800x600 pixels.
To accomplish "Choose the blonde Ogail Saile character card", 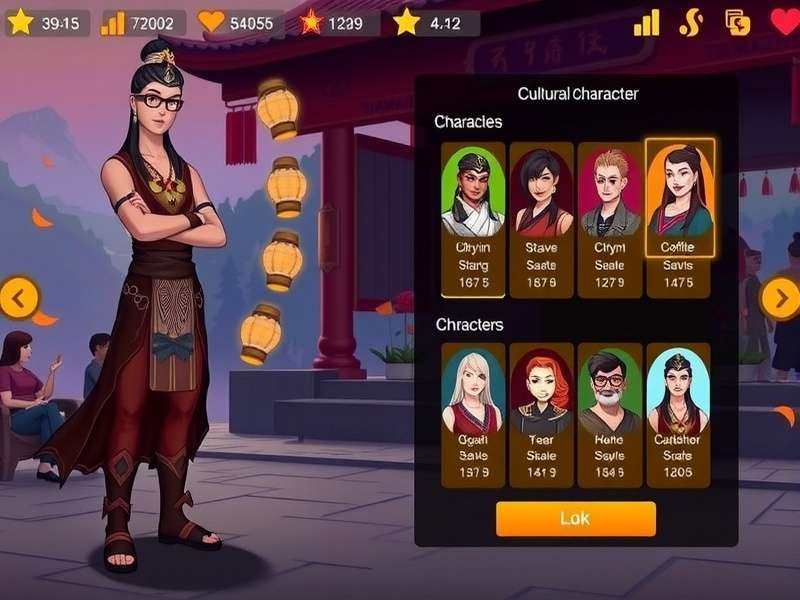I will click(473, 415).
